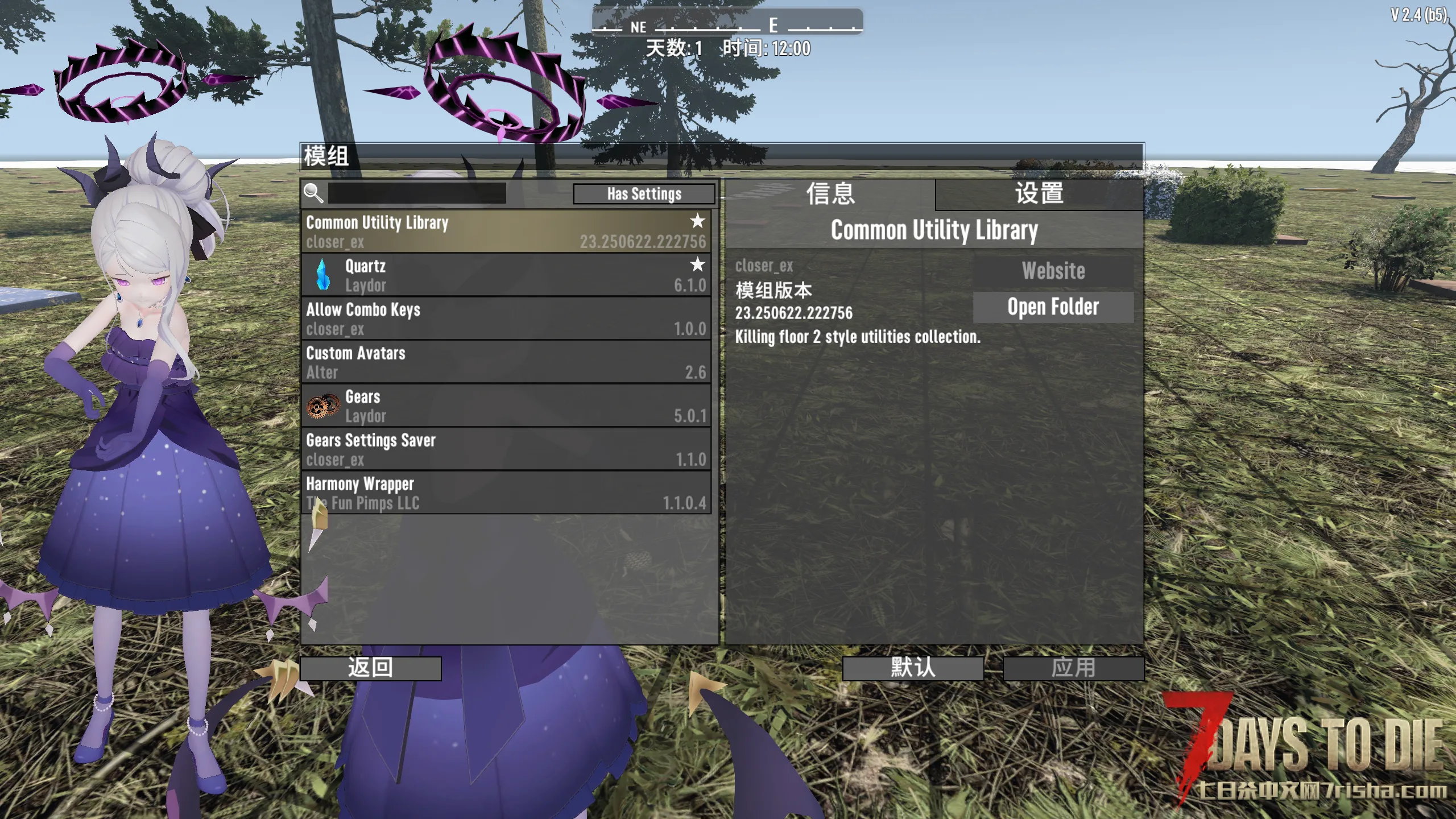Click the Open Folder button
This screenshot has height=819, width=1456.
click(1053, 307)
